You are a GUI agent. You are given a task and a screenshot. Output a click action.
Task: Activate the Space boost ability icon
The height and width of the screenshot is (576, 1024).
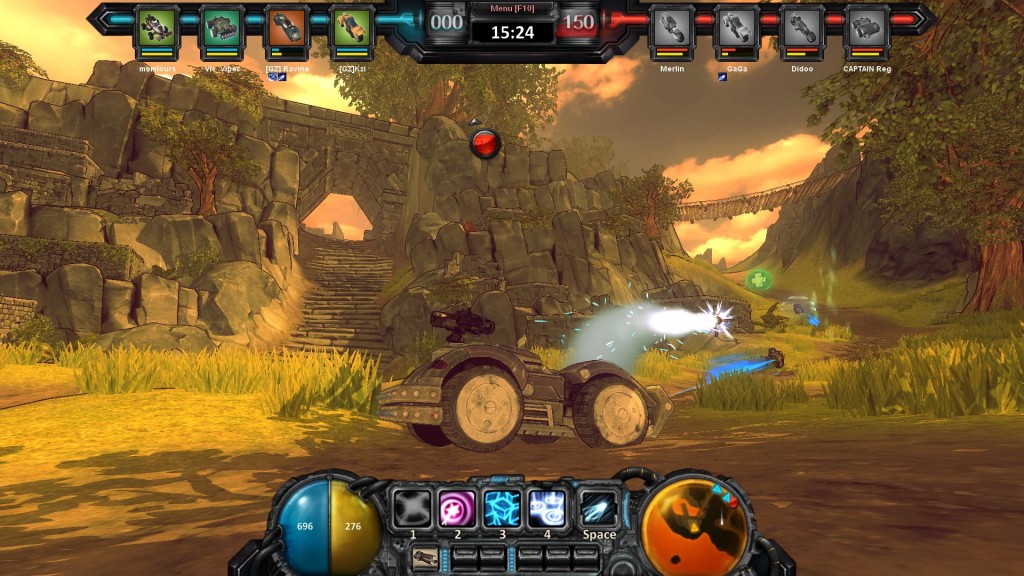(x=599, y=508)
